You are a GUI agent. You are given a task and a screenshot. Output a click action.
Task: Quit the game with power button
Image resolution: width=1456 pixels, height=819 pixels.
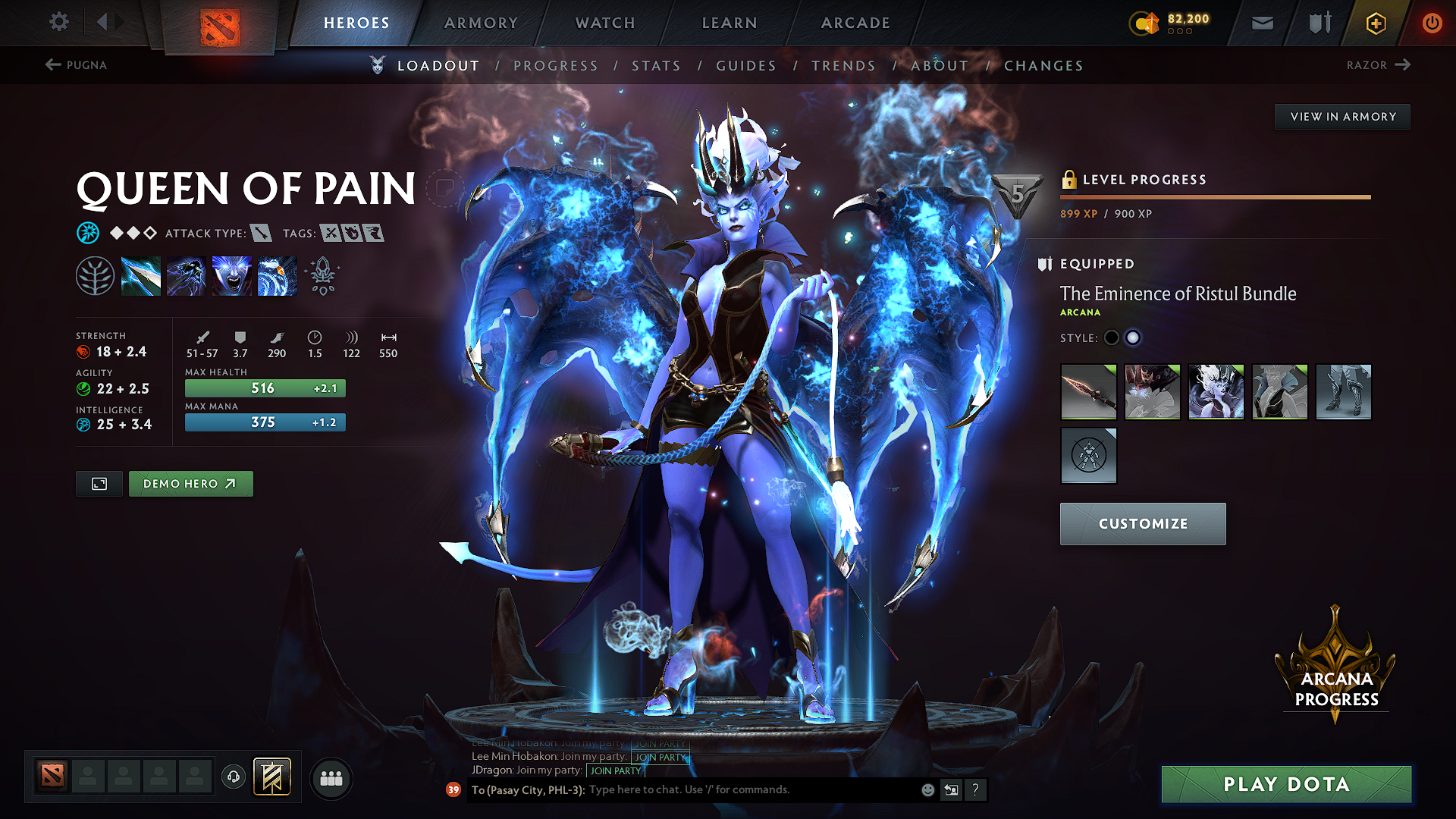point(1432,23)
